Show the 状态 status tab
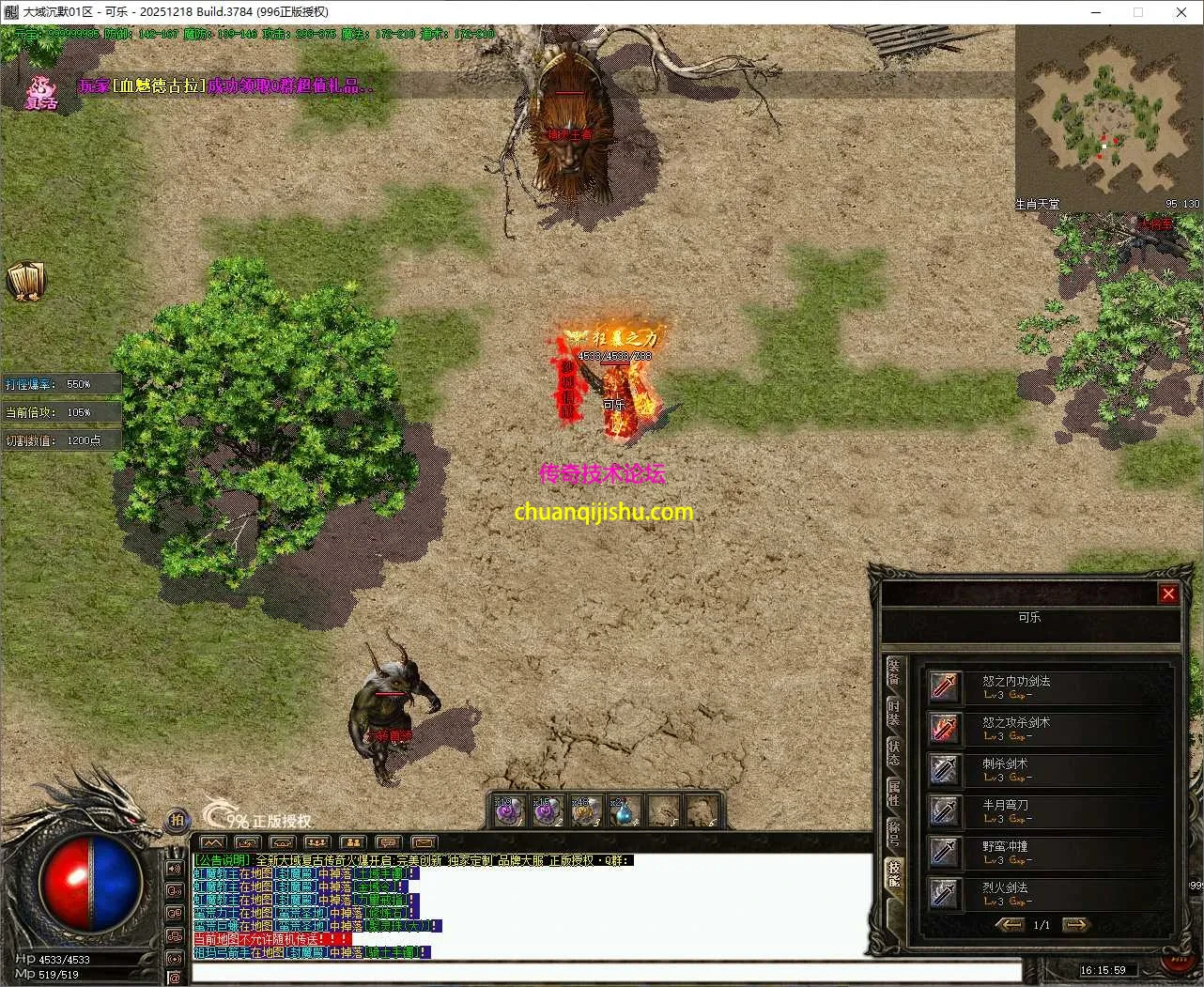 coord(893,752)
